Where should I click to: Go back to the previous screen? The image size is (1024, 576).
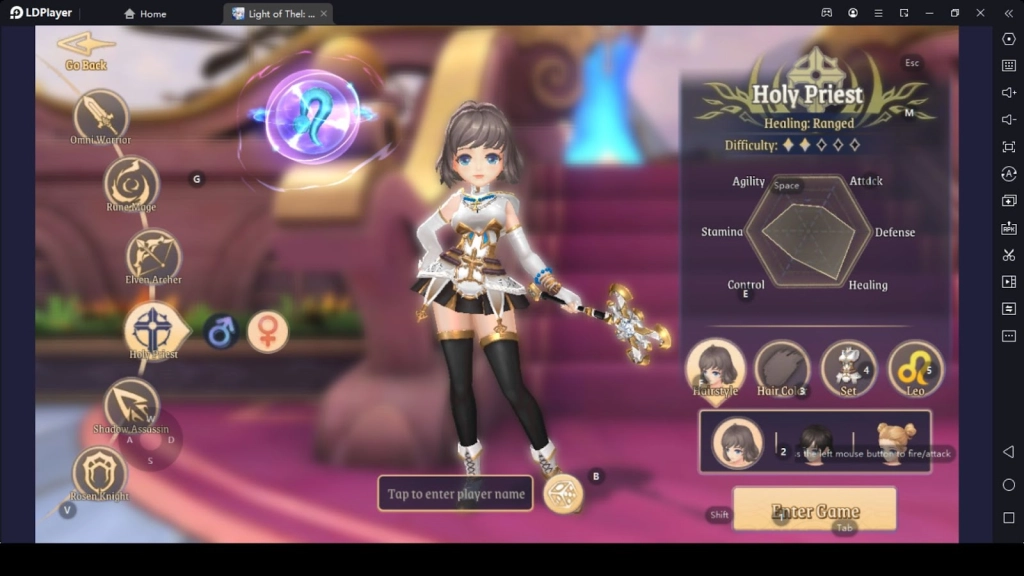(83, 48)
